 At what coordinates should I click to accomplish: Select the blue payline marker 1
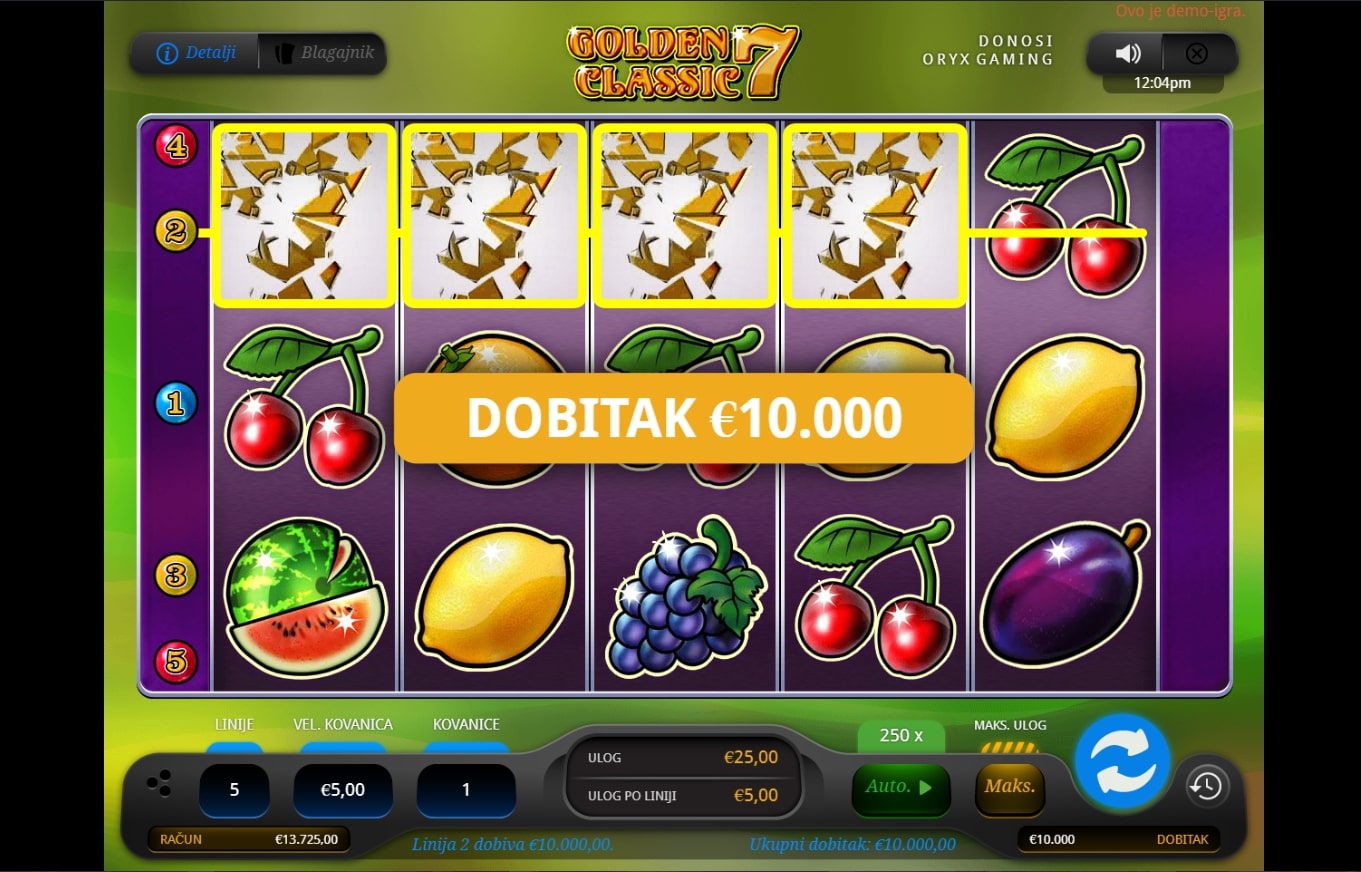pyautogui.click(x=176, y=404)
